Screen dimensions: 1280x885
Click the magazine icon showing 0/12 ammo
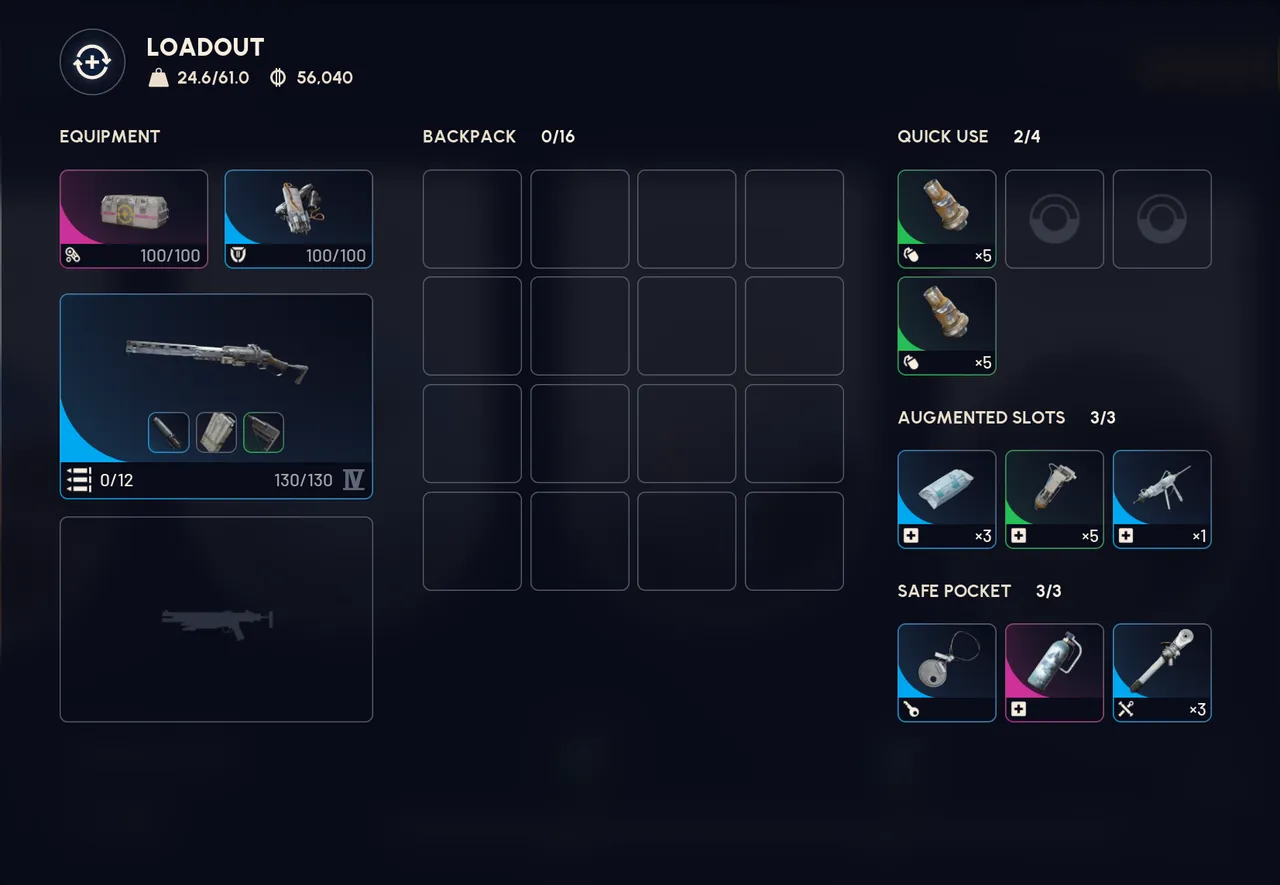click(x=78, y=480)
